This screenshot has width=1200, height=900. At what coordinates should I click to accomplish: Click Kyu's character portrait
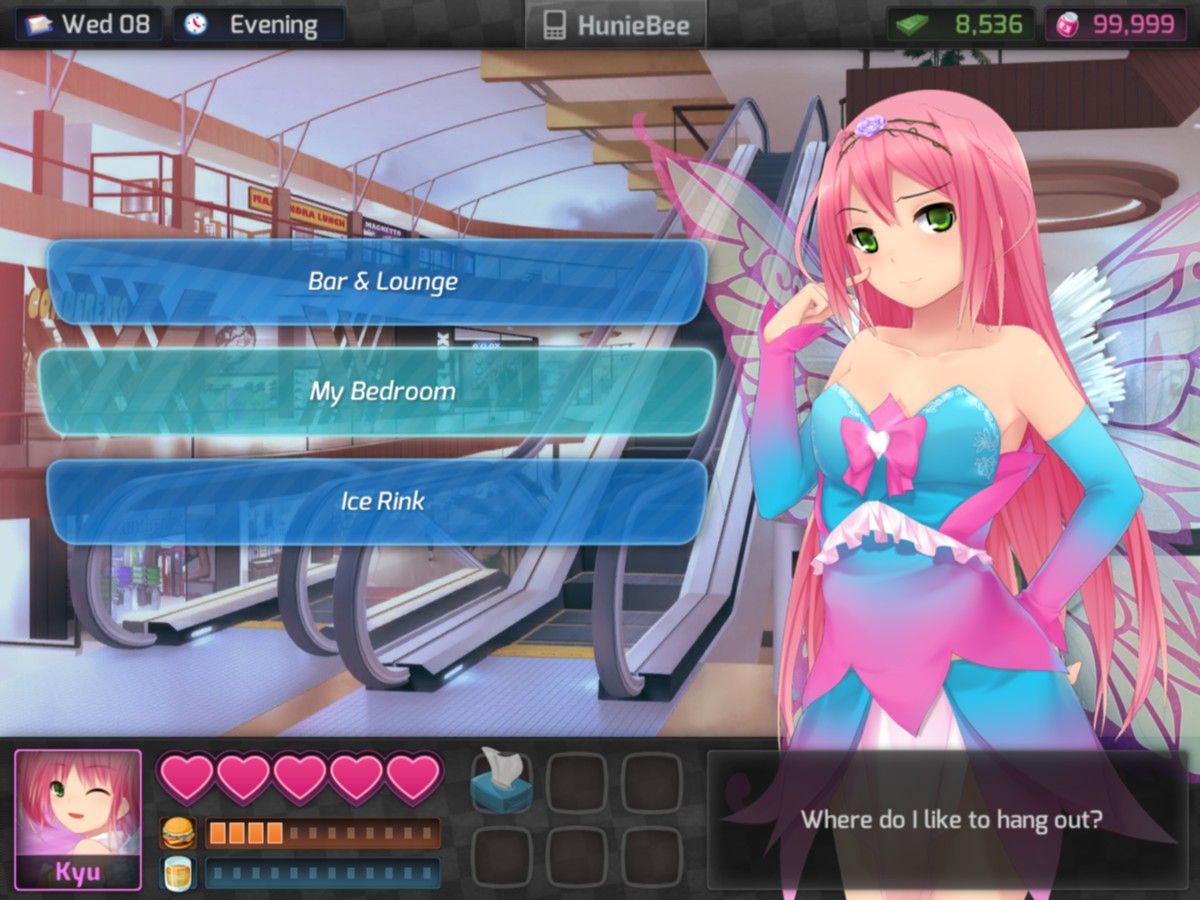78,818
